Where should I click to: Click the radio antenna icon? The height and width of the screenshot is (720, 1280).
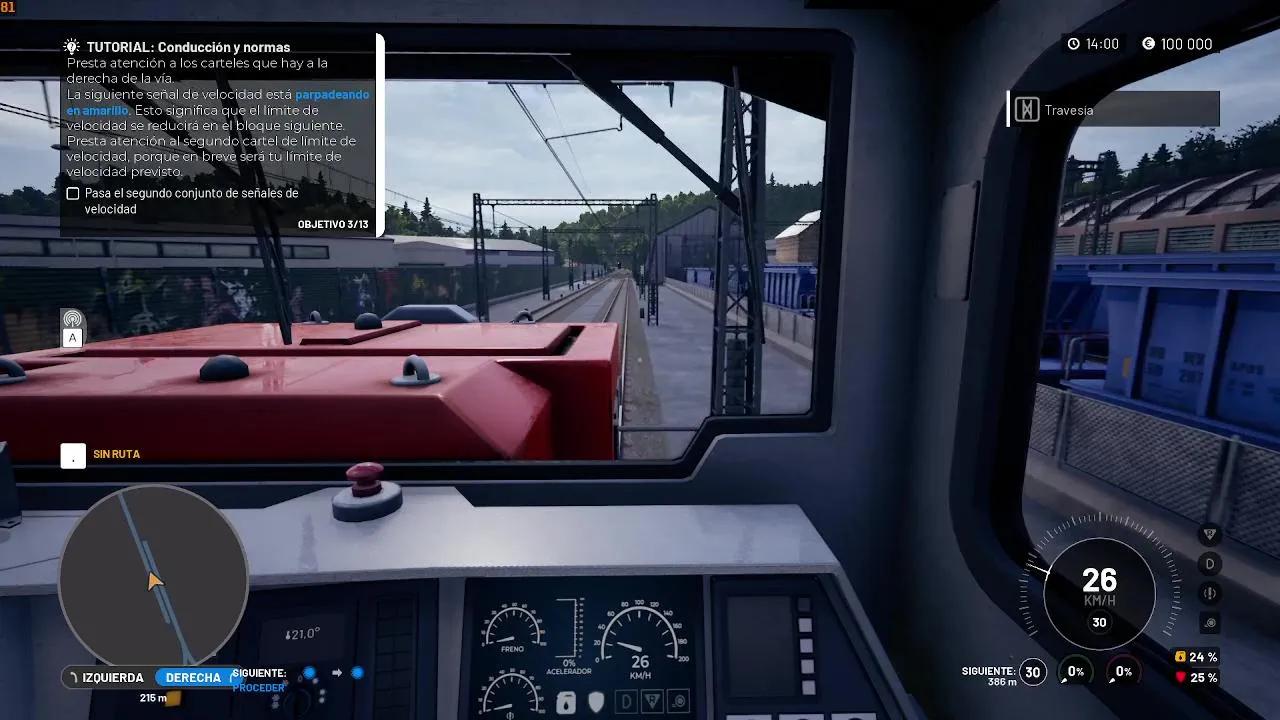click(72, 318)
